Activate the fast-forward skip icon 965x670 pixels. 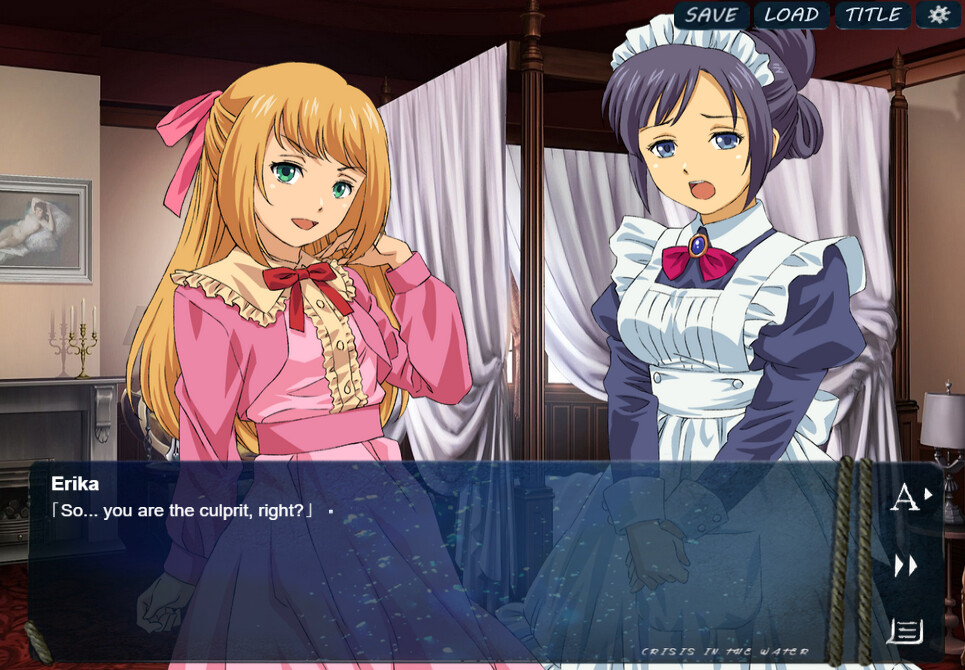coord(906,566)
